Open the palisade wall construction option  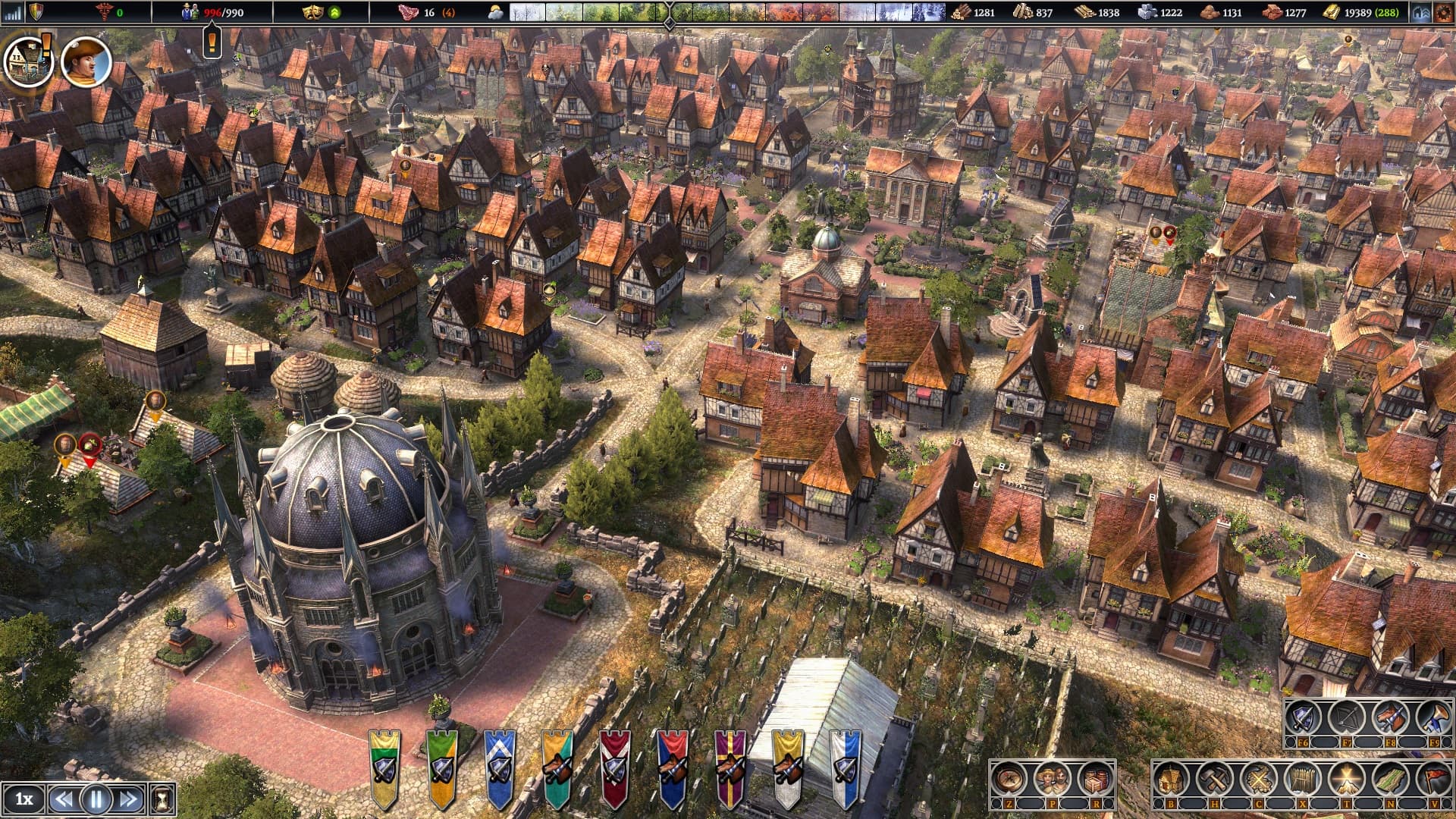(1301, 779)
